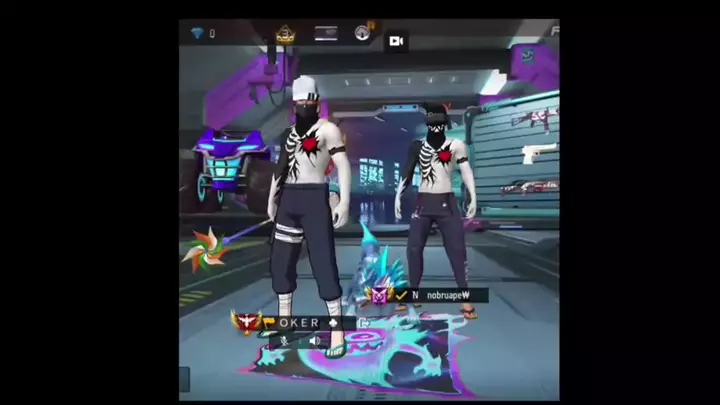The width and height of the screenshot is (720, 405).
Task: Open the gold crown rank icon
Action: [x=285, y=34]
